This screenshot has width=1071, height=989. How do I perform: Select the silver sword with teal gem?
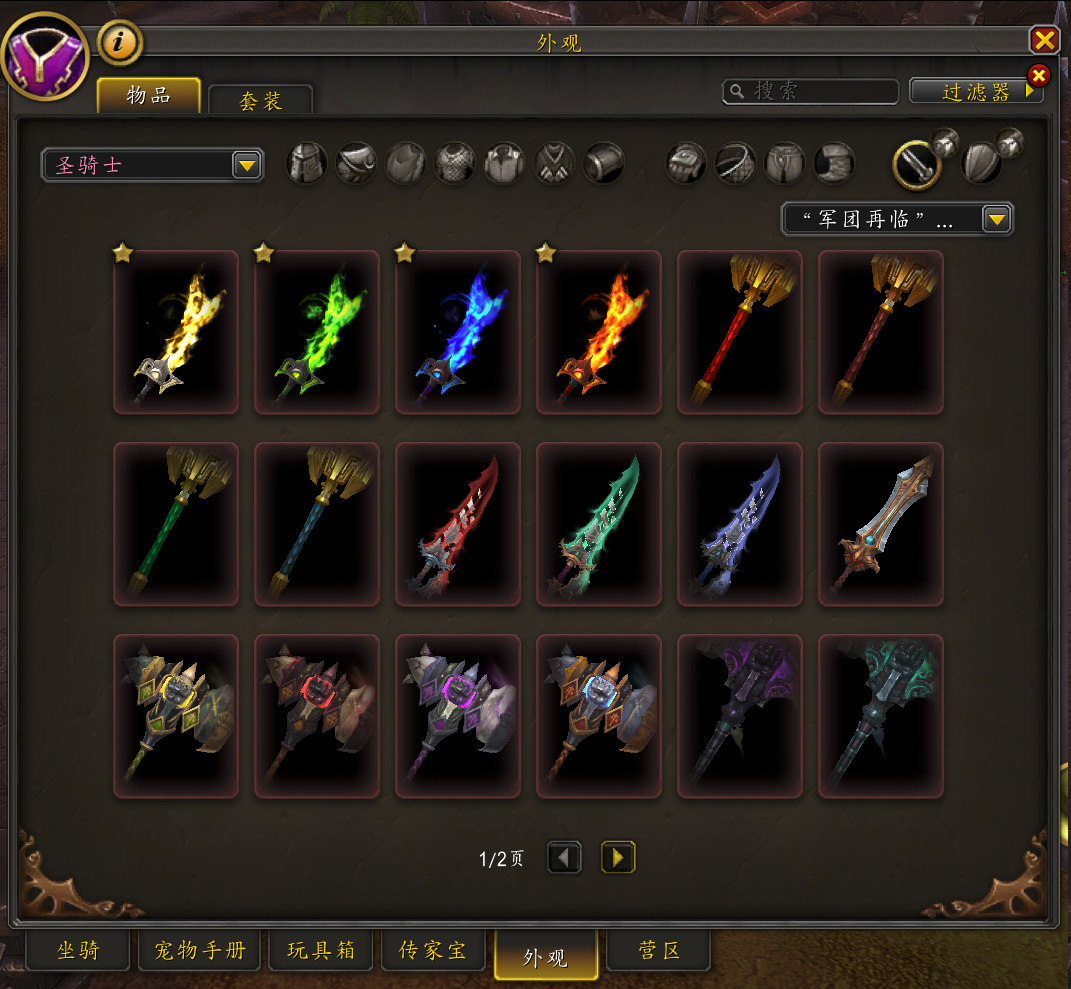[x=881, y=524]
